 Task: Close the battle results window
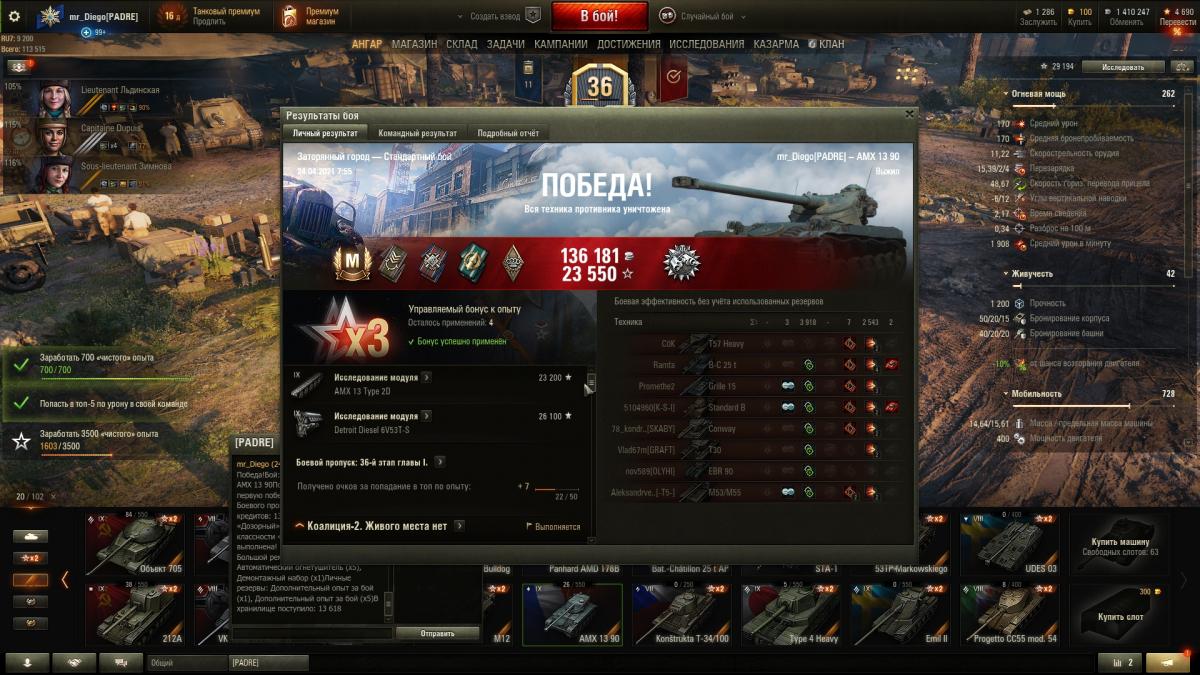(x=909, y=114)
